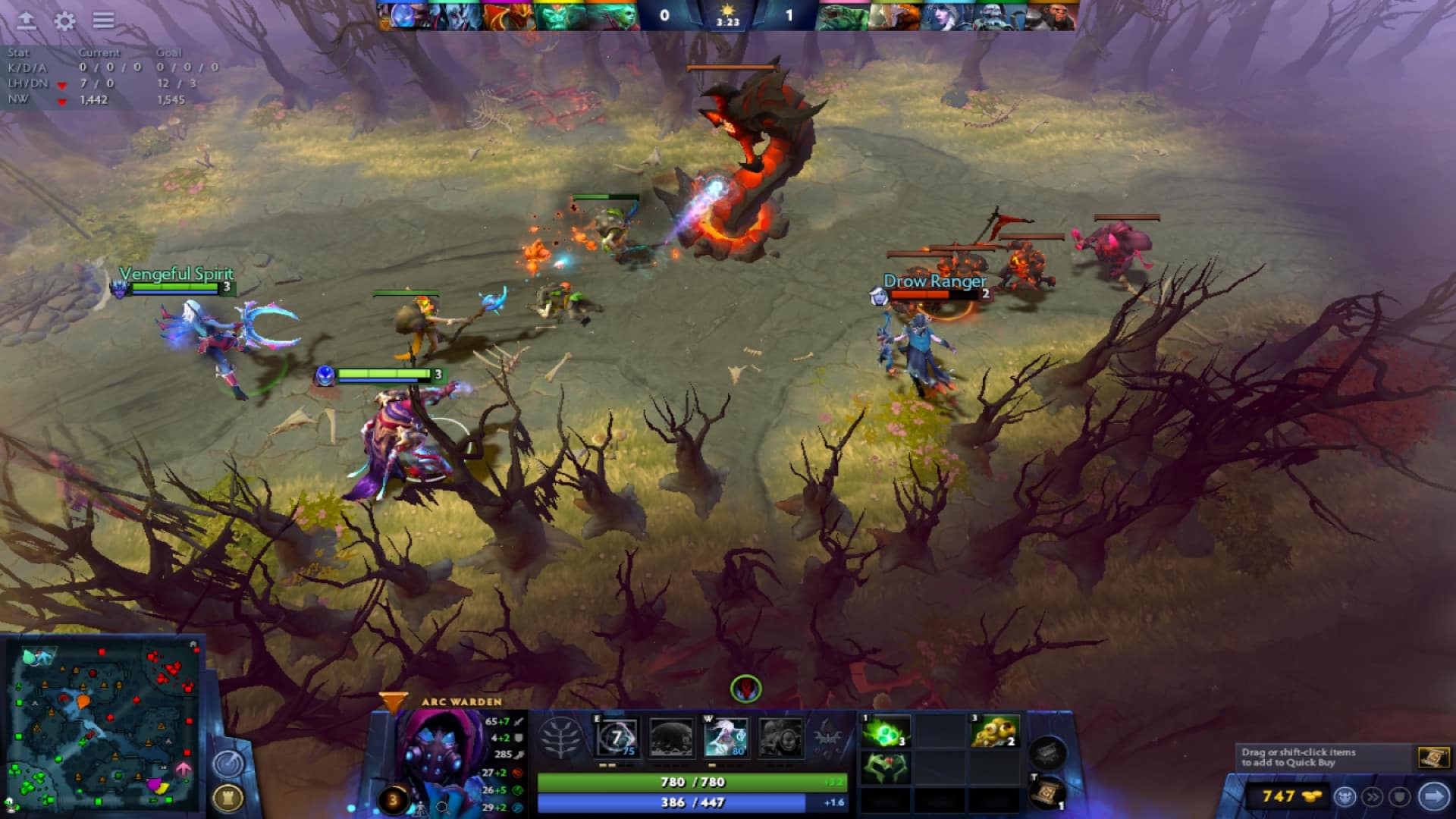Open Arc Warden's talent tree
1456x819 pixels.
coord(560,737)
